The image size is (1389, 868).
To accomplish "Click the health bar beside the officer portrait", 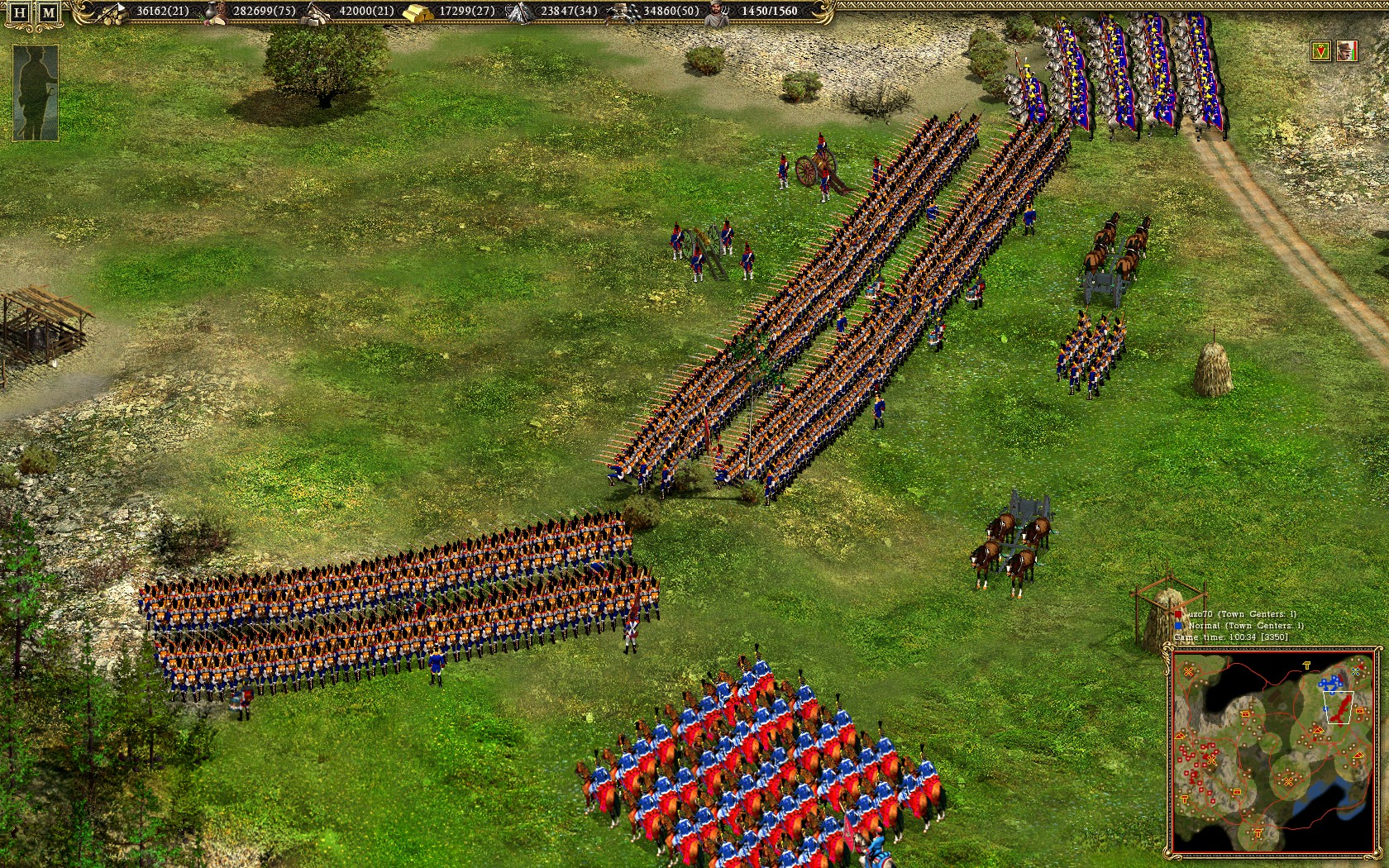I will pos(1354,51).
